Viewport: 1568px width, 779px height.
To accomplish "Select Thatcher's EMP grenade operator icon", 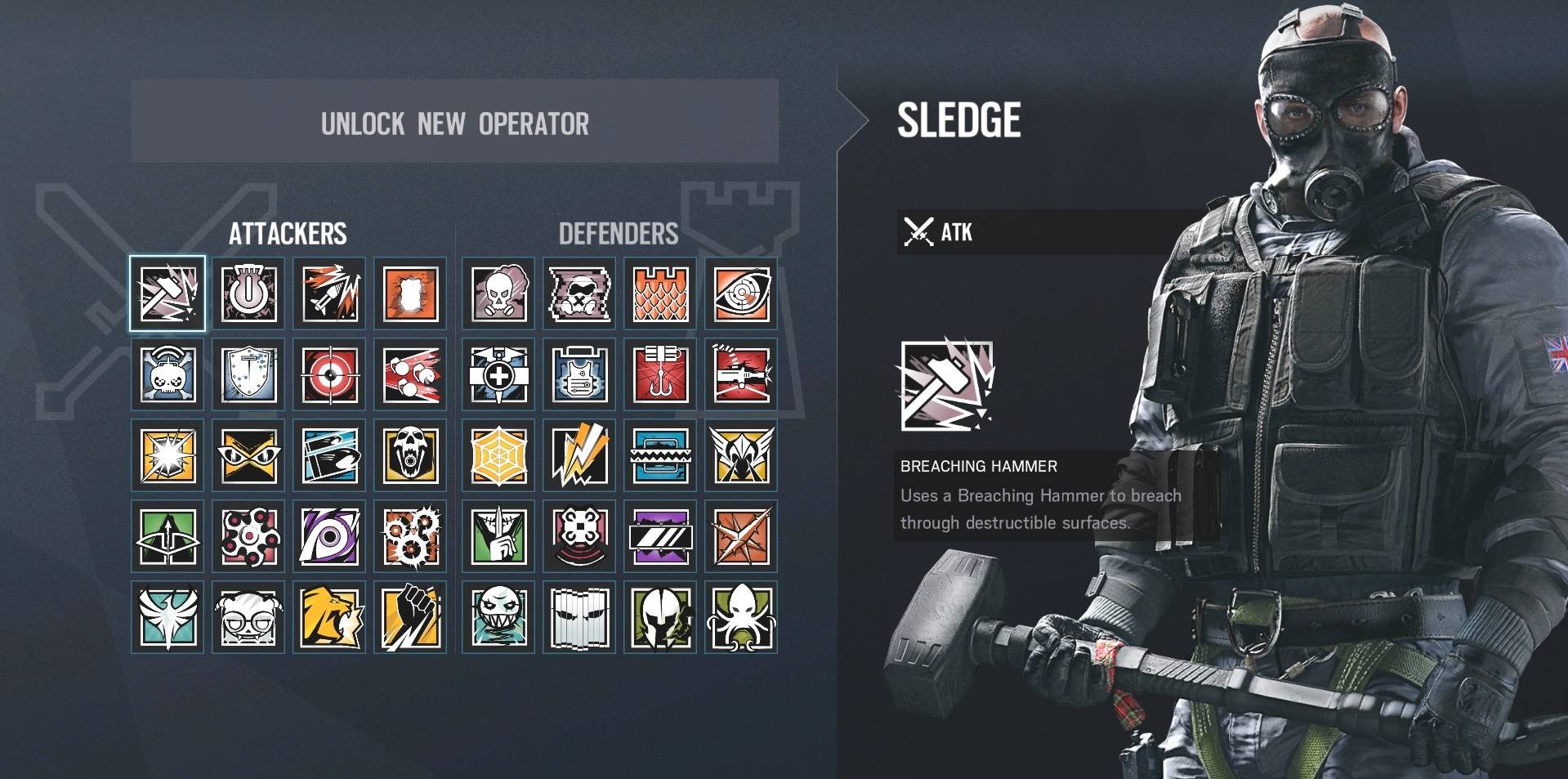I will click(x=248, y=293).
